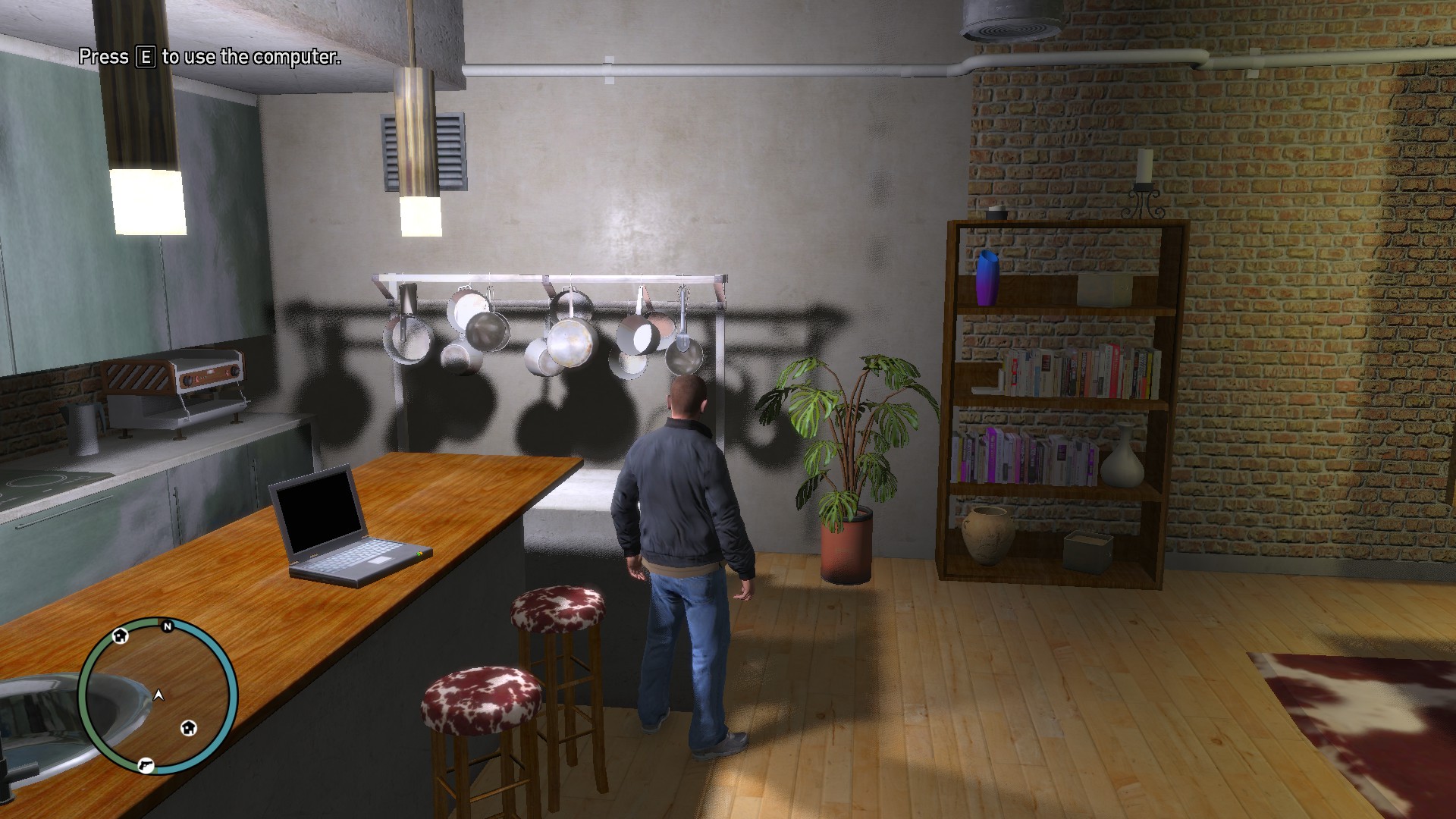Click the "Press E to use the computer" prompt
Screen dimensions: 1456x819
(209, 56)
